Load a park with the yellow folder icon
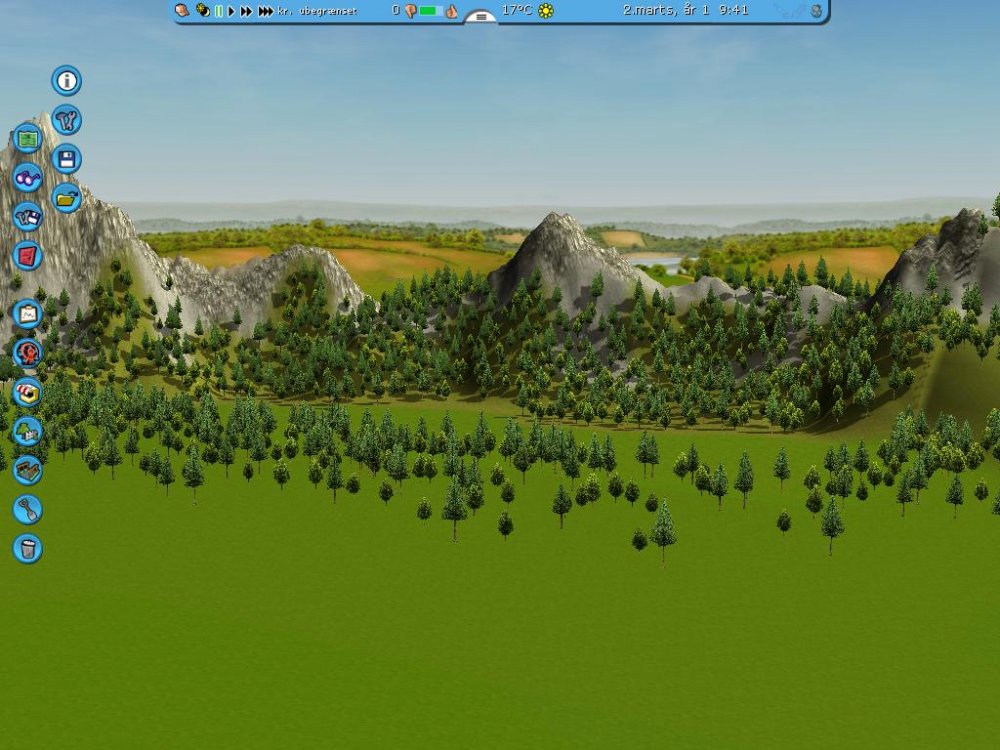 click(67, 198)
